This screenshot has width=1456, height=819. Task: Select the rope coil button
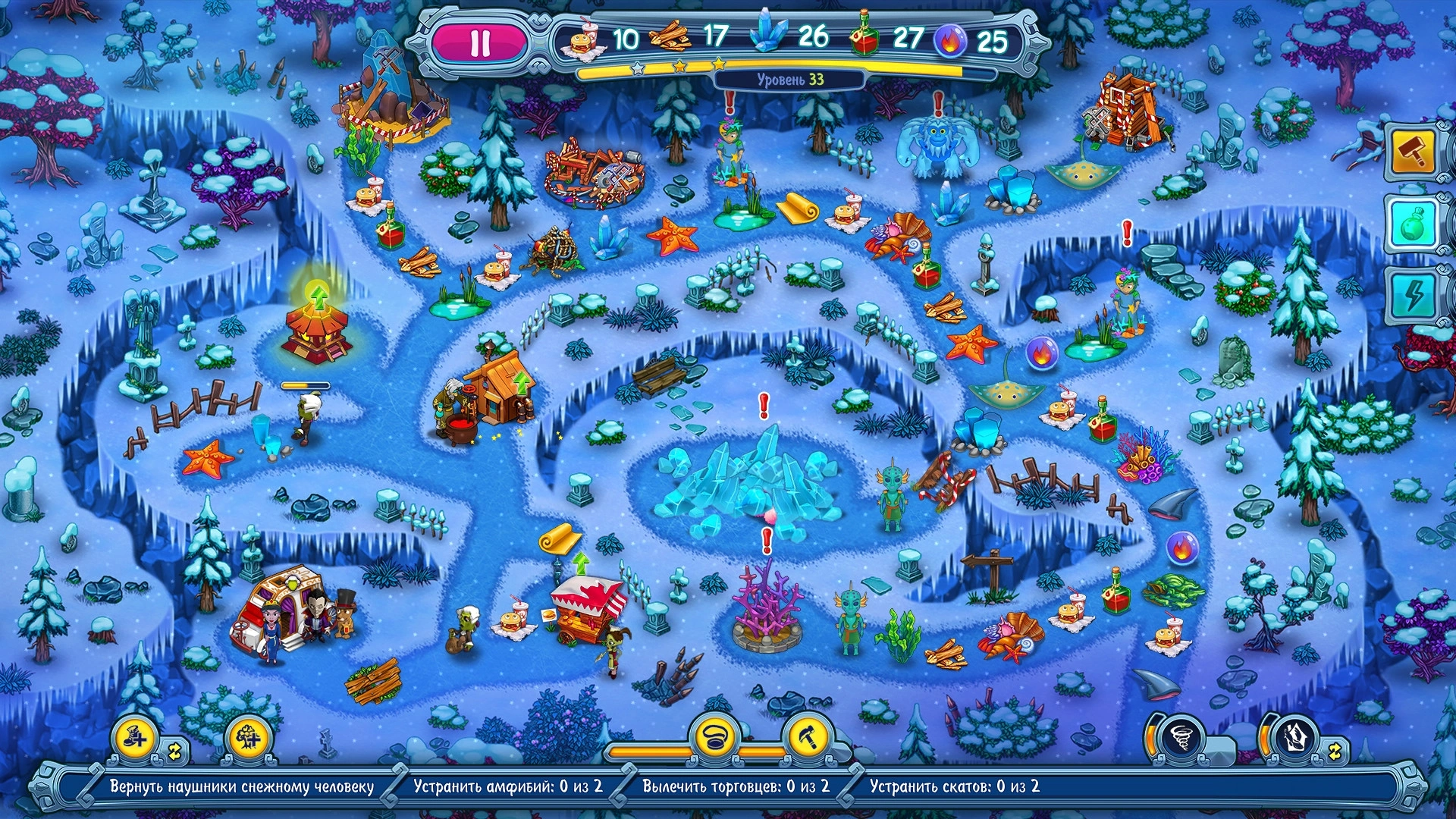tap(714, 736)
